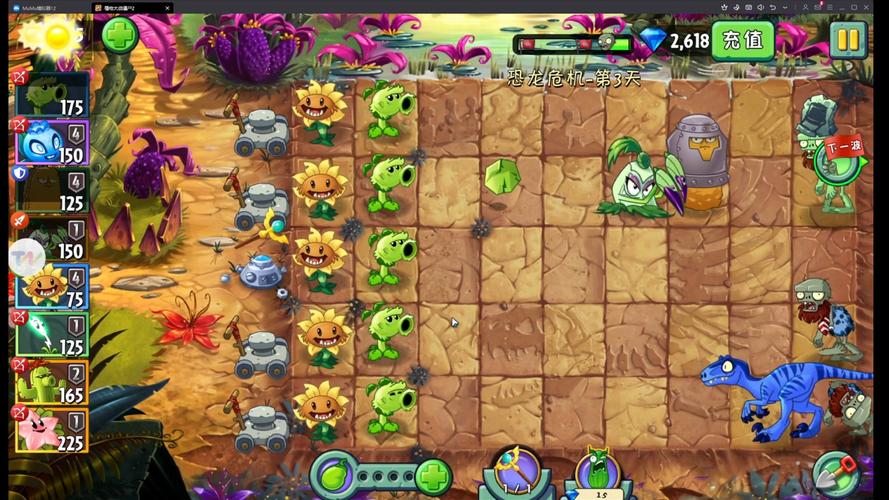Buy more Plant Food with green plus
The height and width of the screenshot is (500, 889).
click(431, 475)
